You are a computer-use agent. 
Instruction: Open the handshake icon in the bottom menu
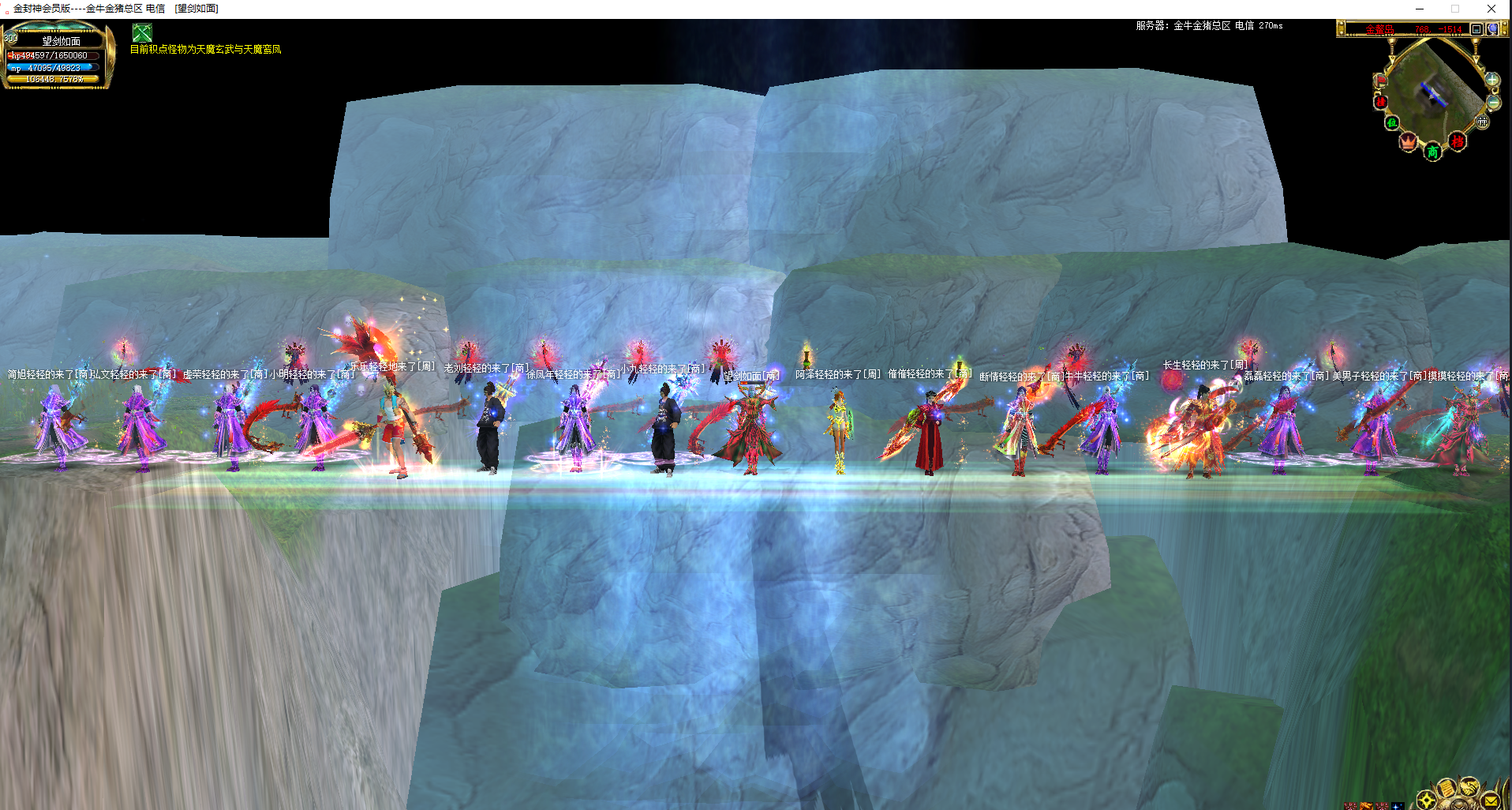click(x=1468, y=786)
